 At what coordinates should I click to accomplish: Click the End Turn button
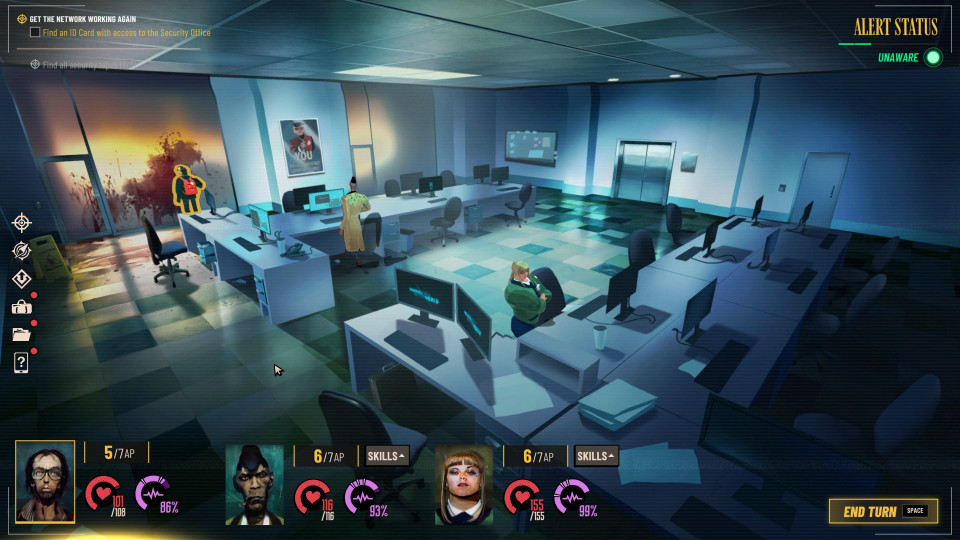(883, 511)
